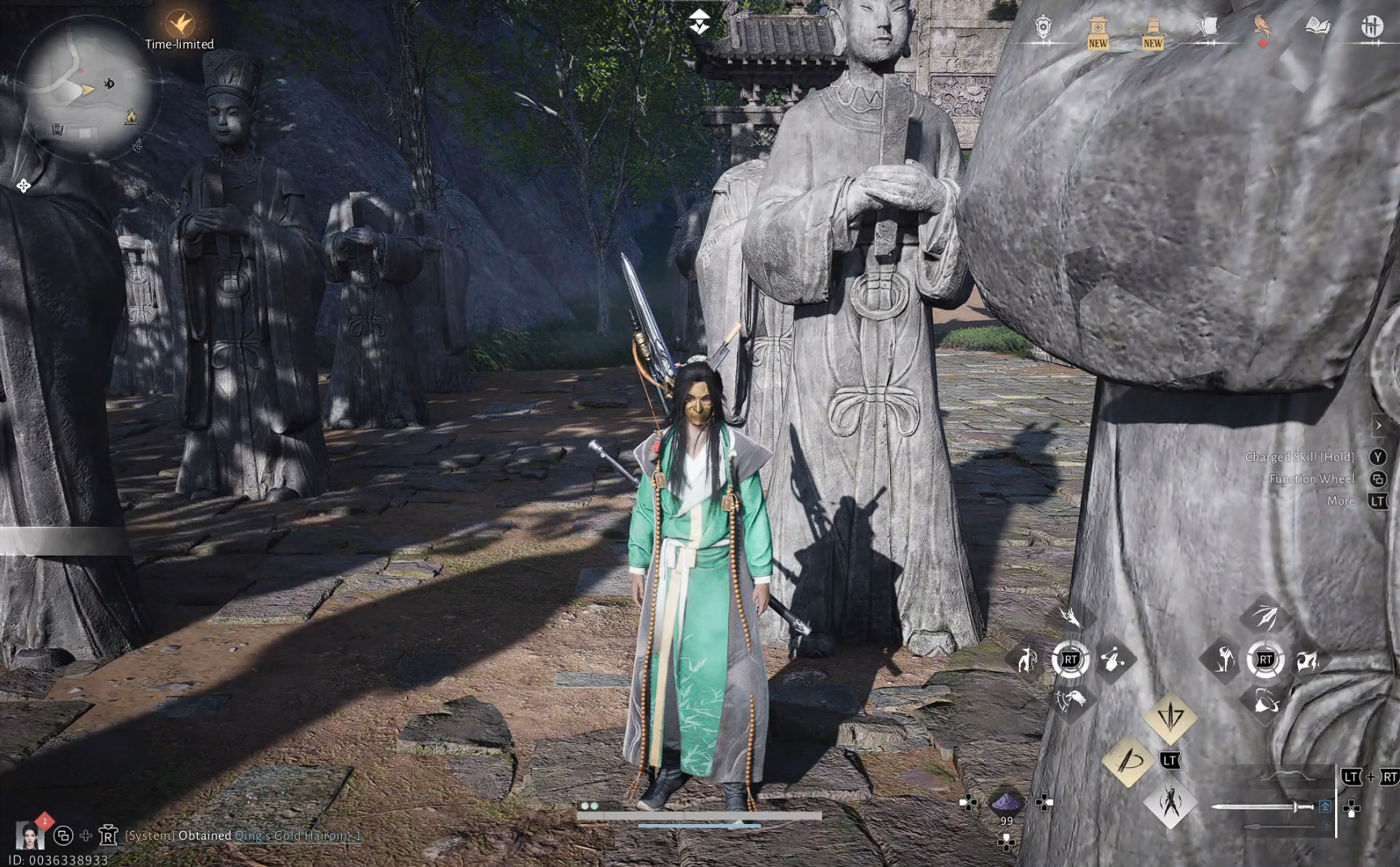This screenshot has height=867, width=1400.
Task: Click the falcon icon with red notification
Action: click(x=1262, y=24)
